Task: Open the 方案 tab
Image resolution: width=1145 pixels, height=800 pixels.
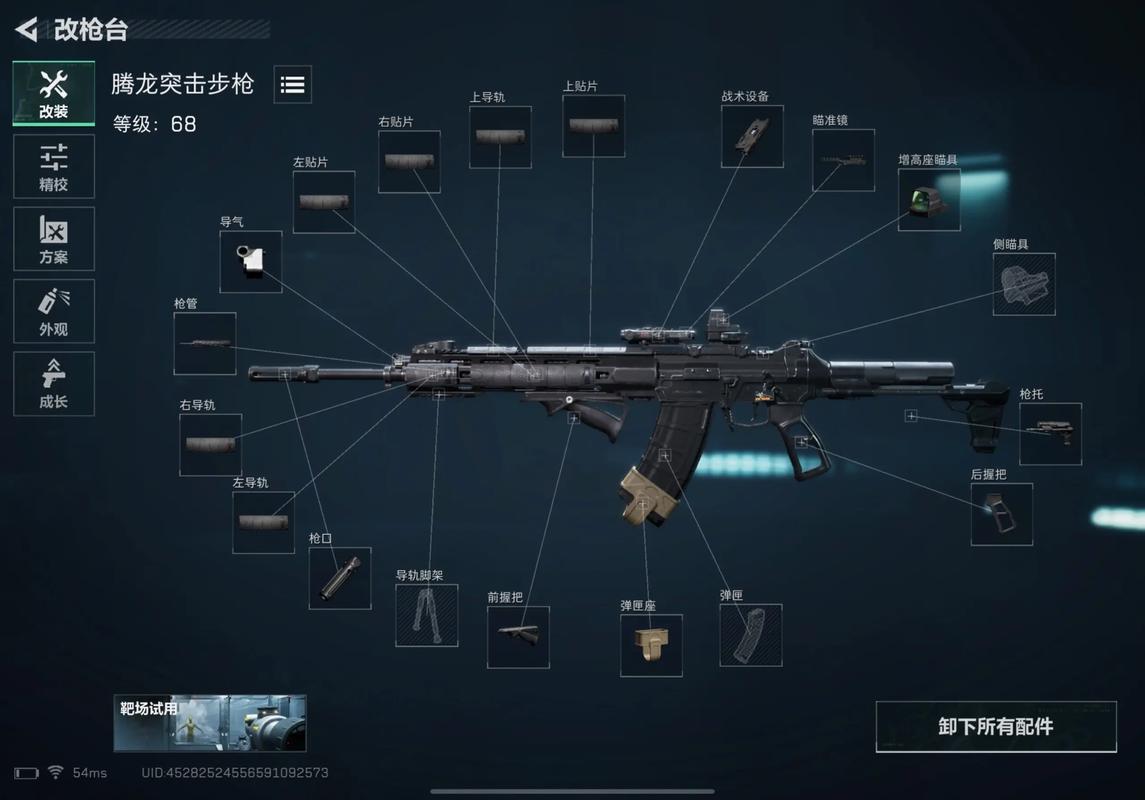Action: [54, 239]
